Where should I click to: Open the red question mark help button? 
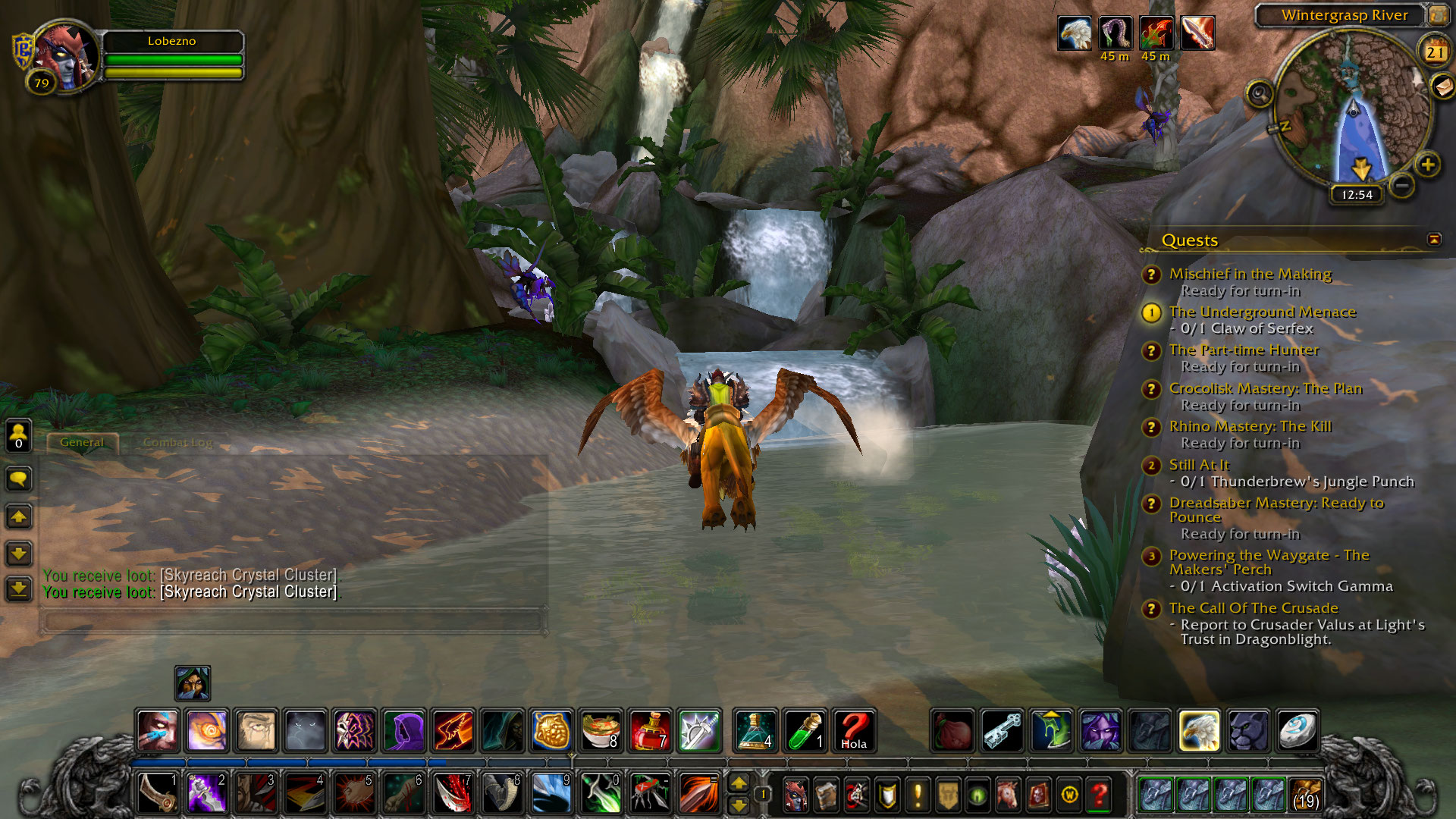1099,795
